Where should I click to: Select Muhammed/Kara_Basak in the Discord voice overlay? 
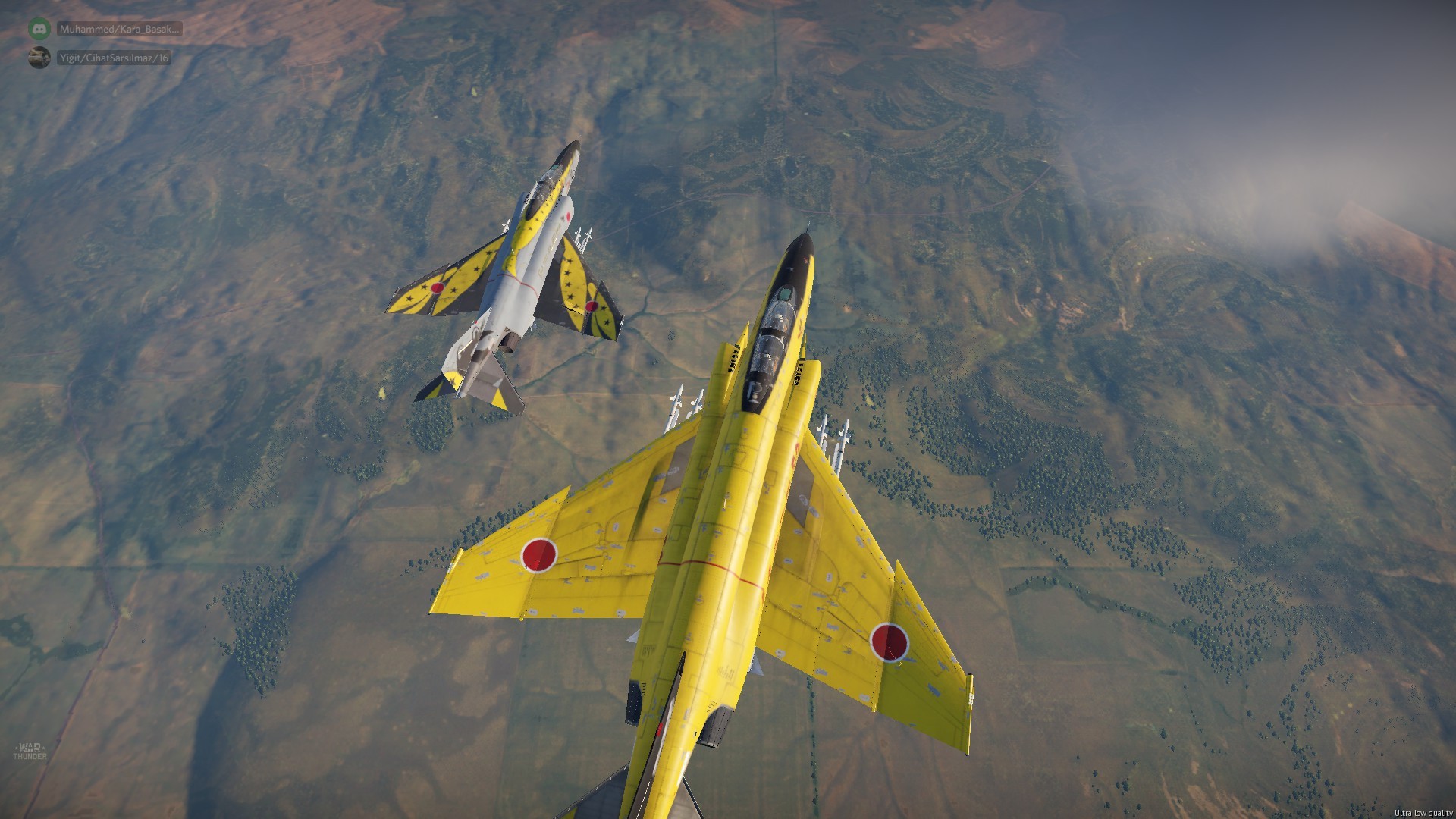click(x=119, y=30)
